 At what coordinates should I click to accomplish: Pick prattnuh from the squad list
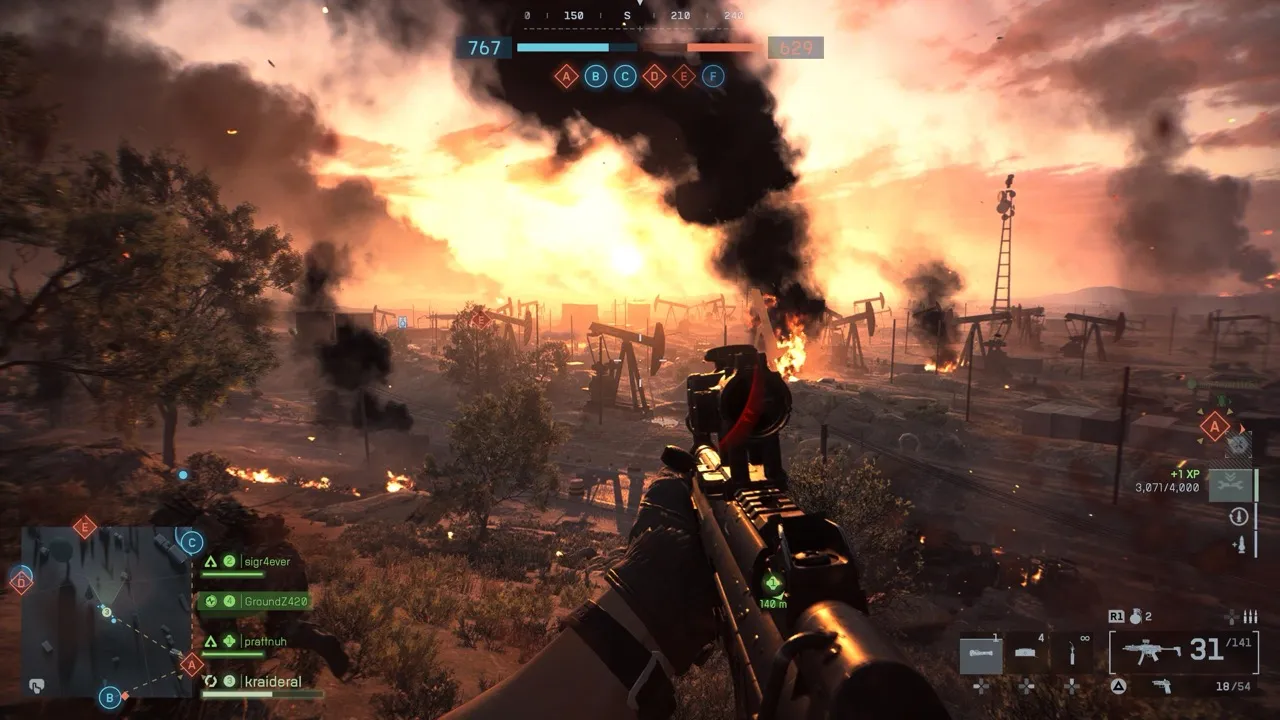click(264, 641)
